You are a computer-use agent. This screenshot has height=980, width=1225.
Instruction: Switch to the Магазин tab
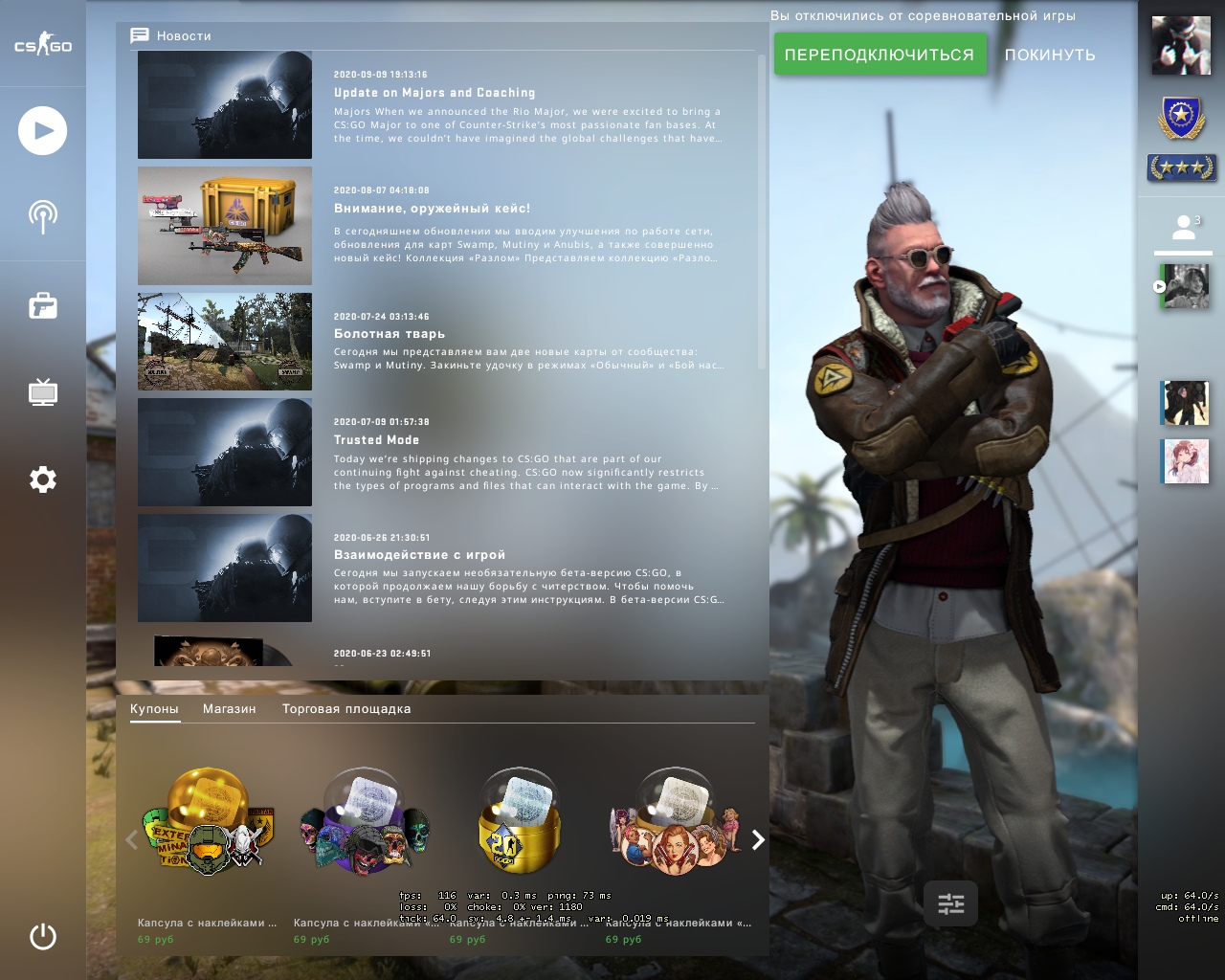tap(229, 709)
